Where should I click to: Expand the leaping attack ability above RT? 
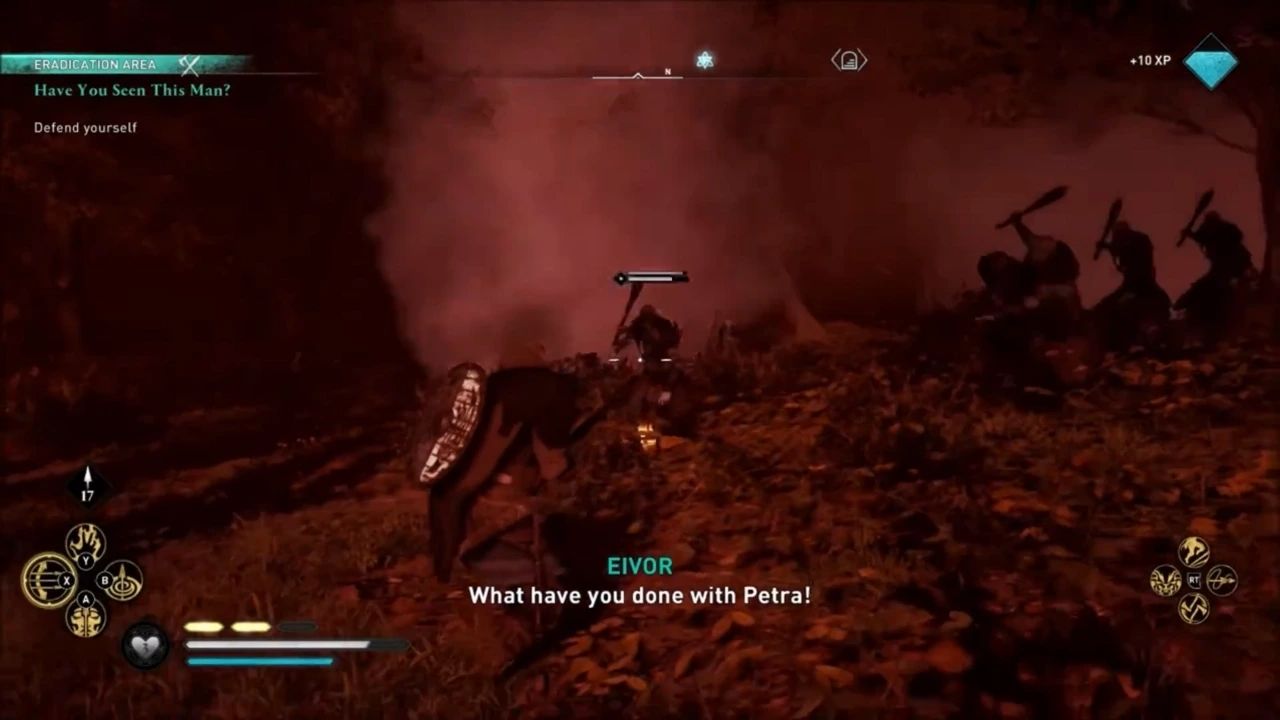pyautogui.click(x=1193, y=551)
